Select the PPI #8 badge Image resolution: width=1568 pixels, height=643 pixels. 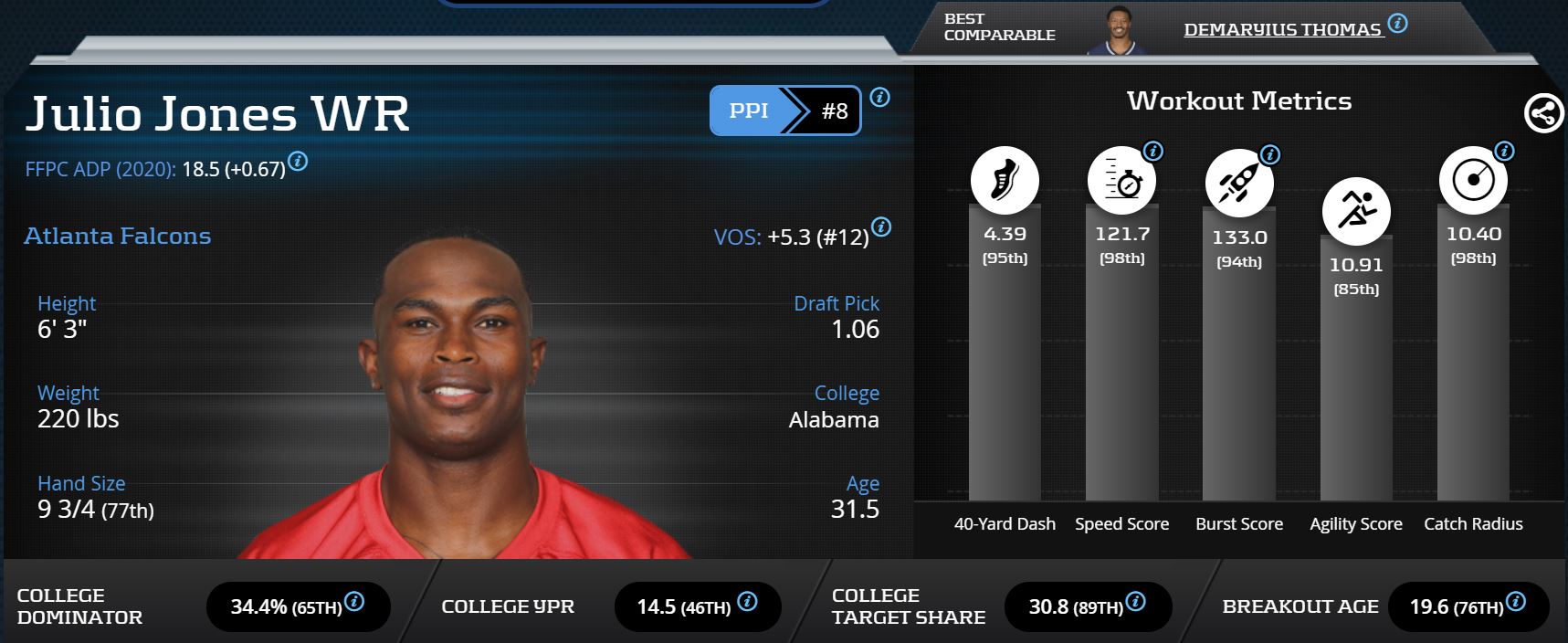pos(784,111)
